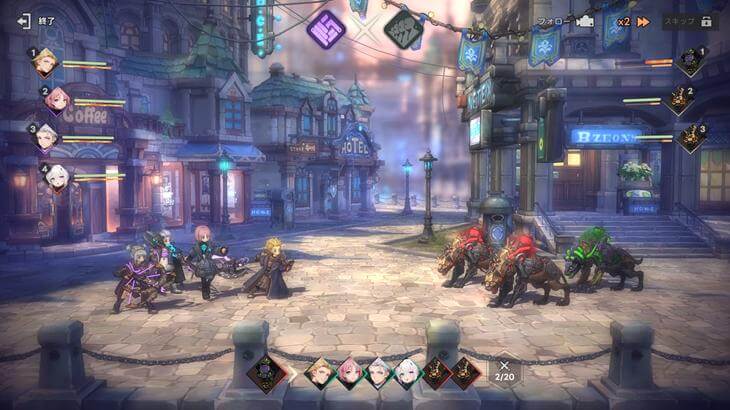Viewport: 730px width, 410px height.
Task: Click the blonde character in the turn order
Action: (x=319, y=372)
